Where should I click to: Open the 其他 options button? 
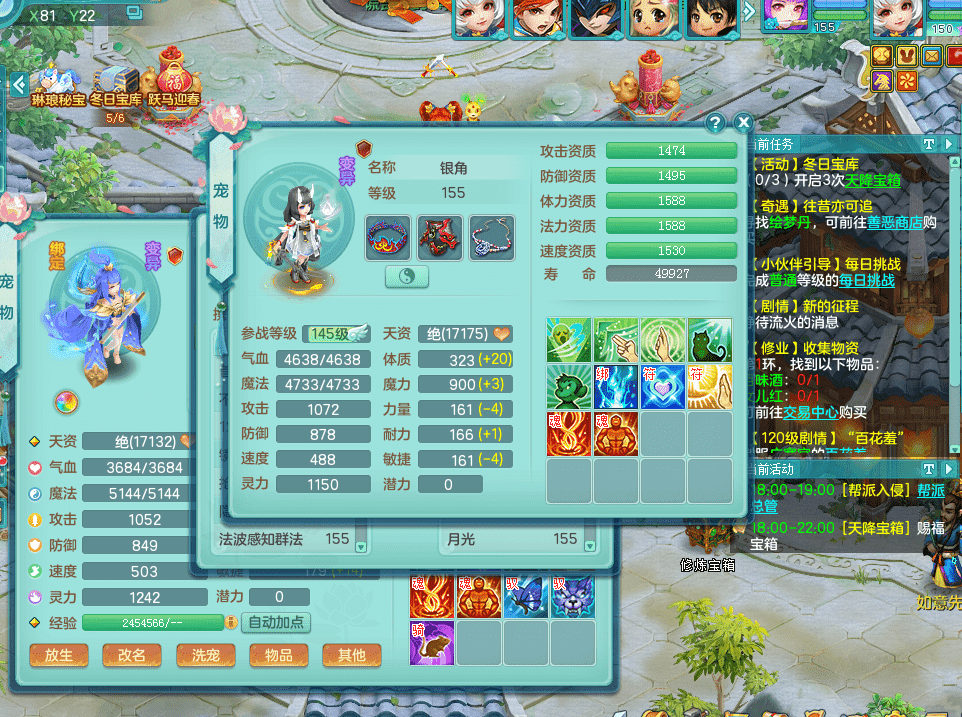click(351, 655)
